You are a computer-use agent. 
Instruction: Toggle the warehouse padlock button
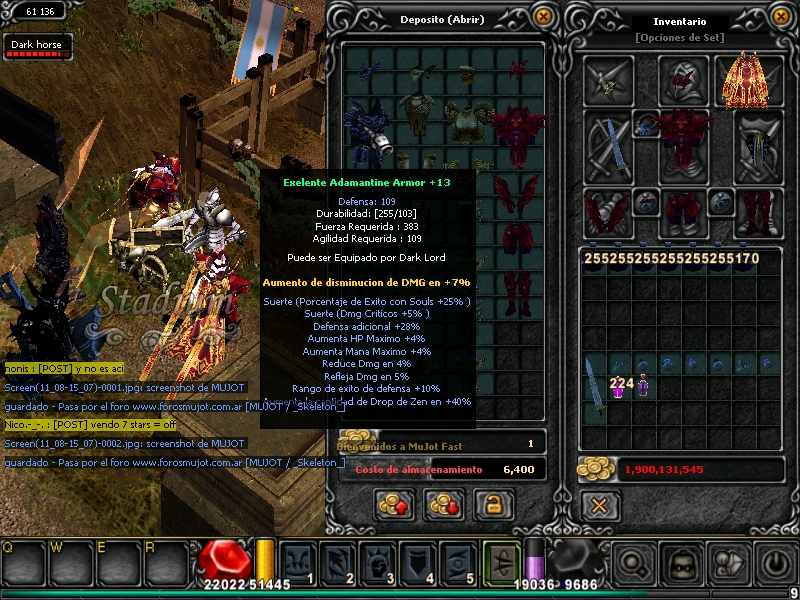click(x=490, y=505)
